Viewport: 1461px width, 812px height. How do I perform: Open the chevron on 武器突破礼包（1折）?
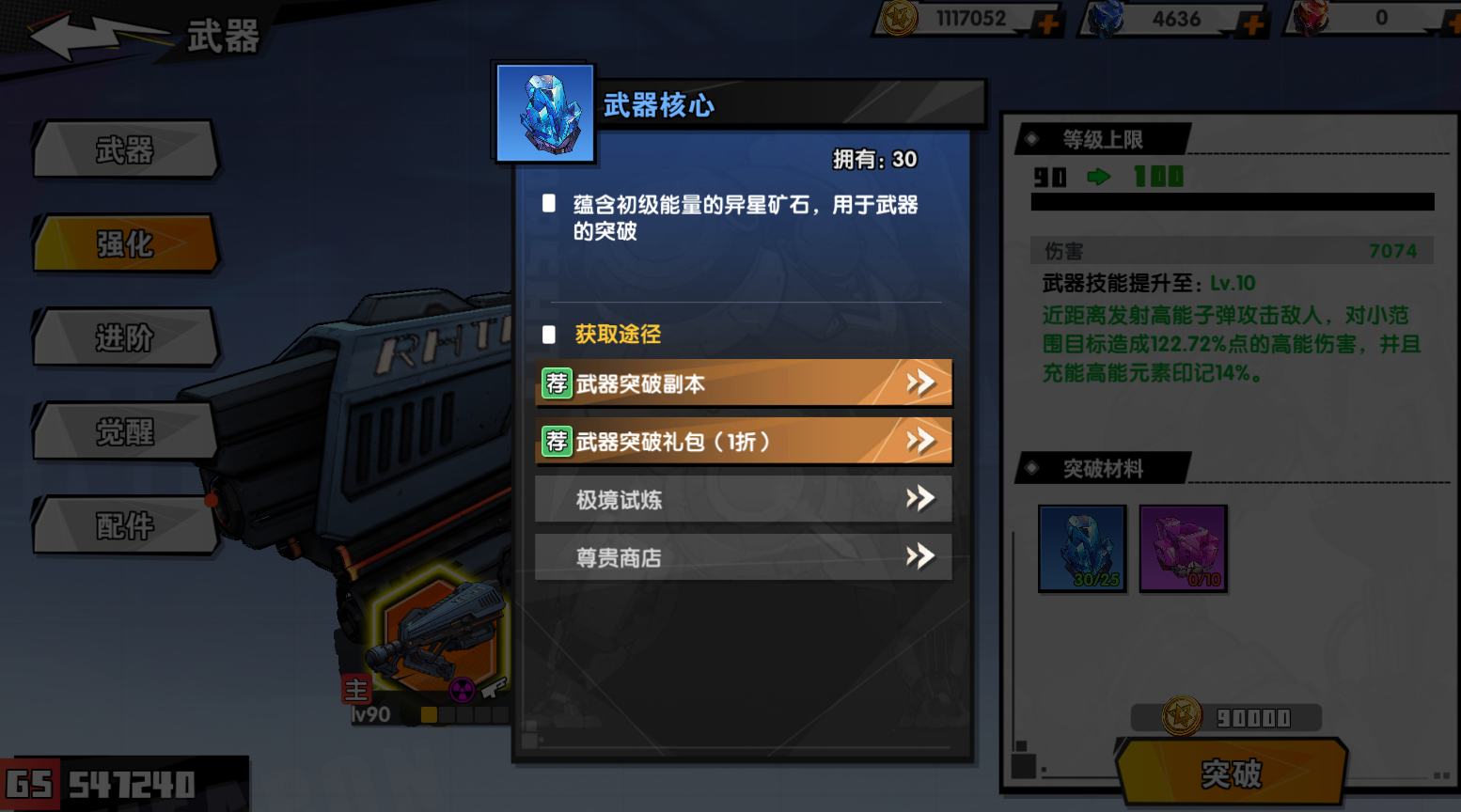[921, 441]
